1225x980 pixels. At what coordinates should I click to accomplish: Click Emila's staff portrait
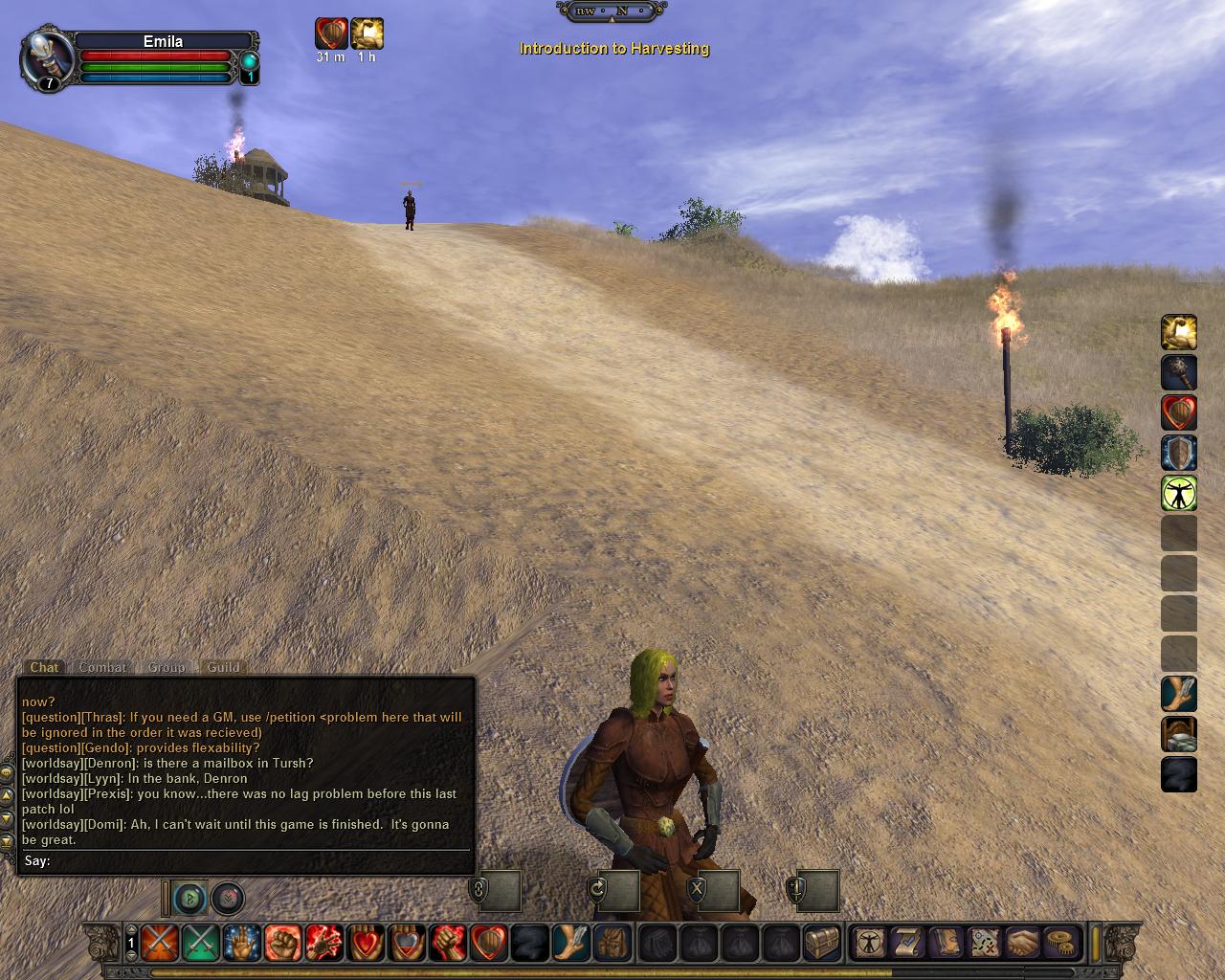pyautogui.click(x=45, y=59)
